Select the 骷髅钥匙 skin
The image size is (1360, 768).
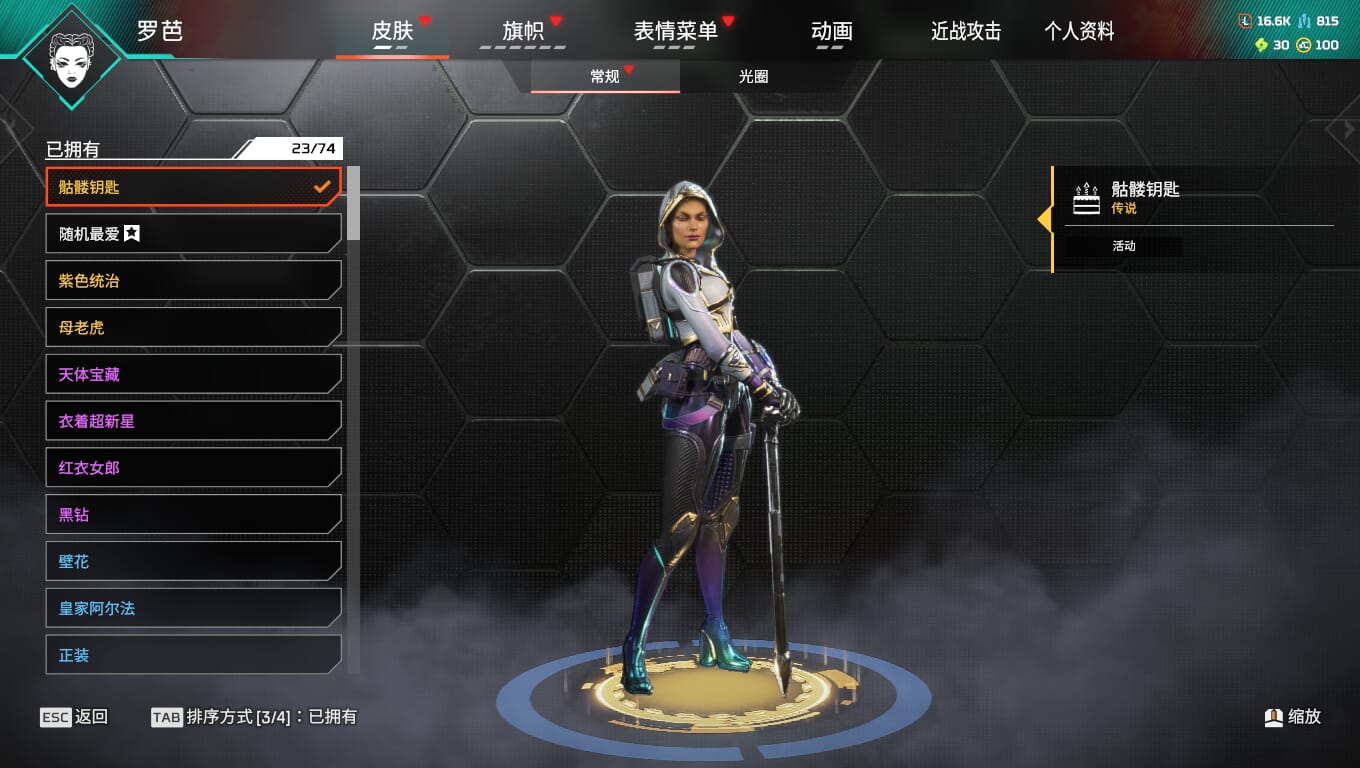pyautogui.click(x=193, y=187)
